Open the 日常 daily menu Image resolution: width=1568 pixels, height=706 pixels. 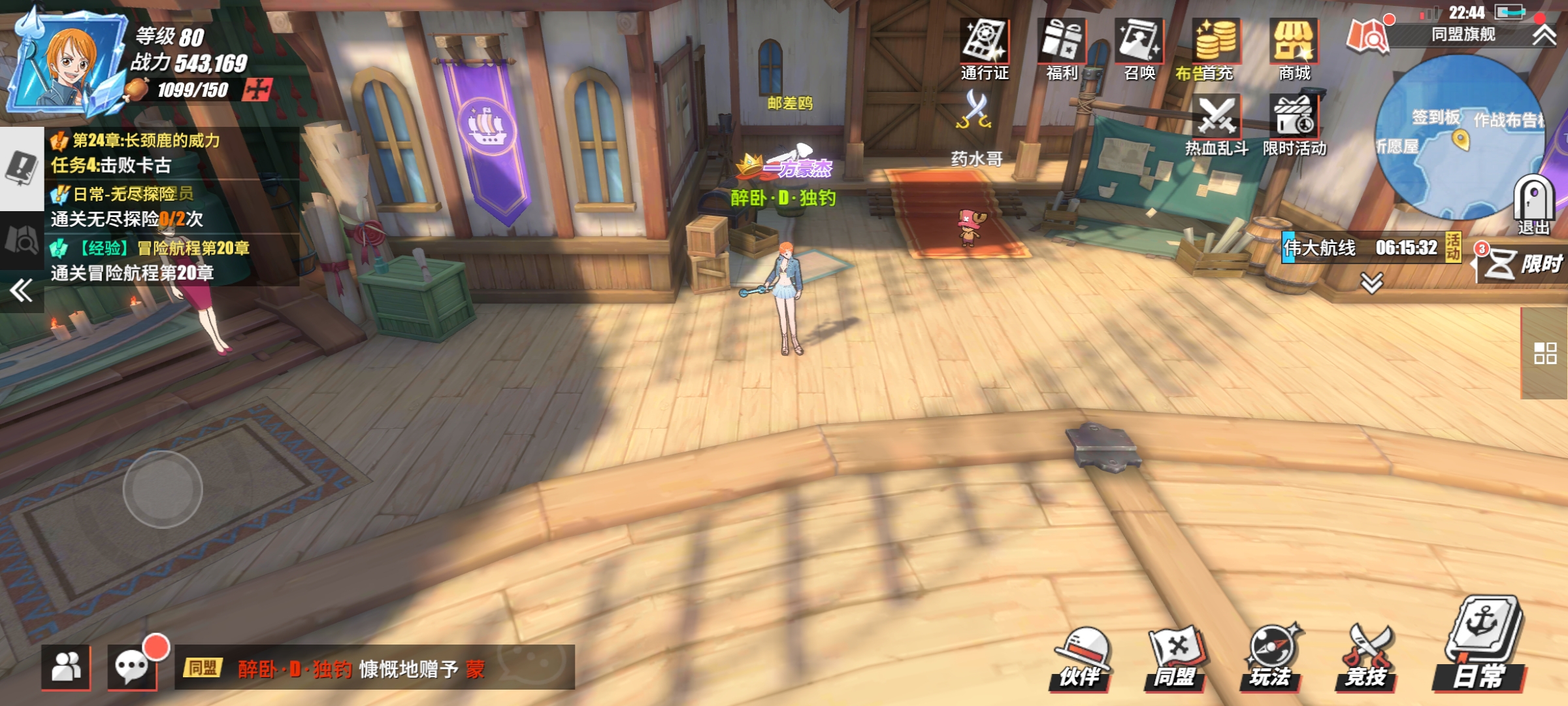coord(1482,644)
